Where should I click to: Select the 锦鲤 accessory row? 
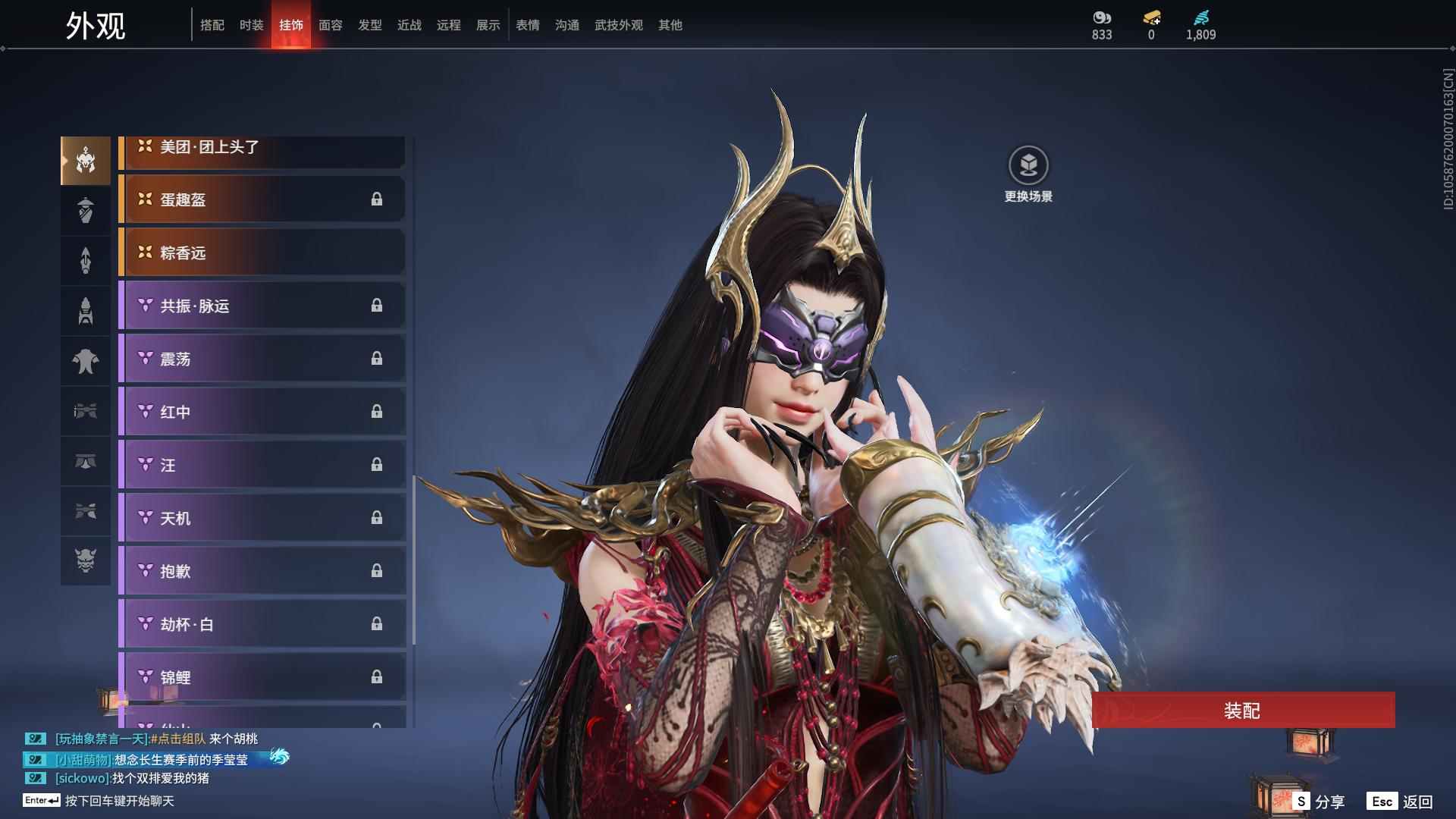[x=262, y=677]
